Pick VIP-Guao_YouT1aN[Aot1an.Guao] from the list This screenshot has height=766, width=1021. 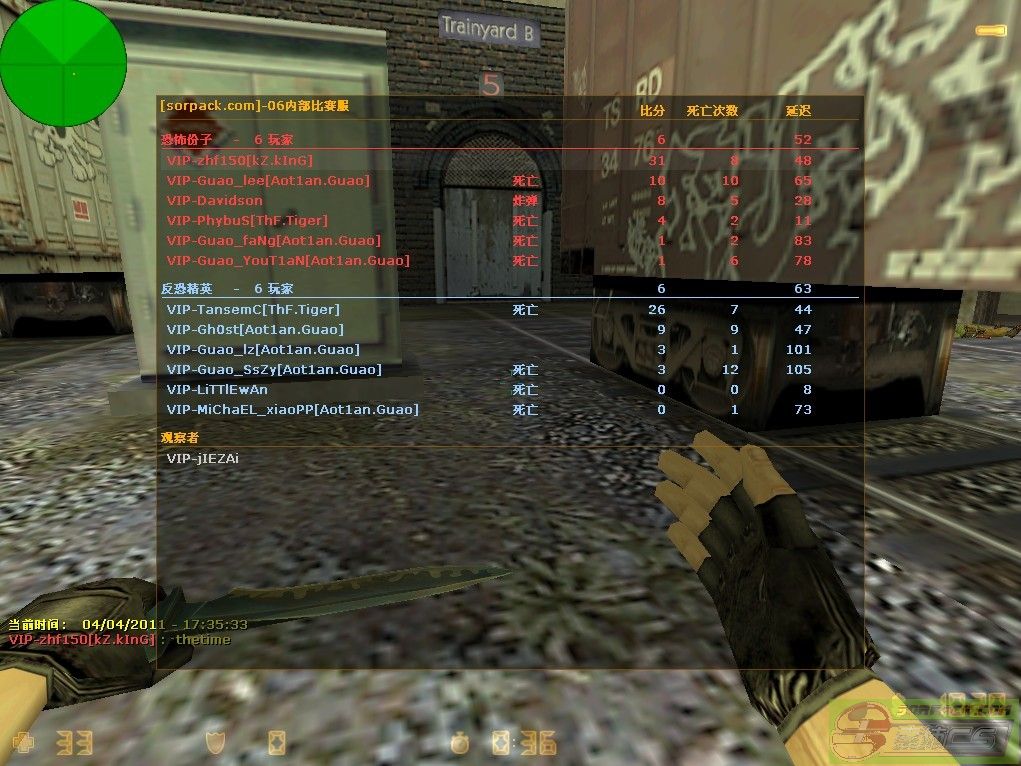pos(288,260)
